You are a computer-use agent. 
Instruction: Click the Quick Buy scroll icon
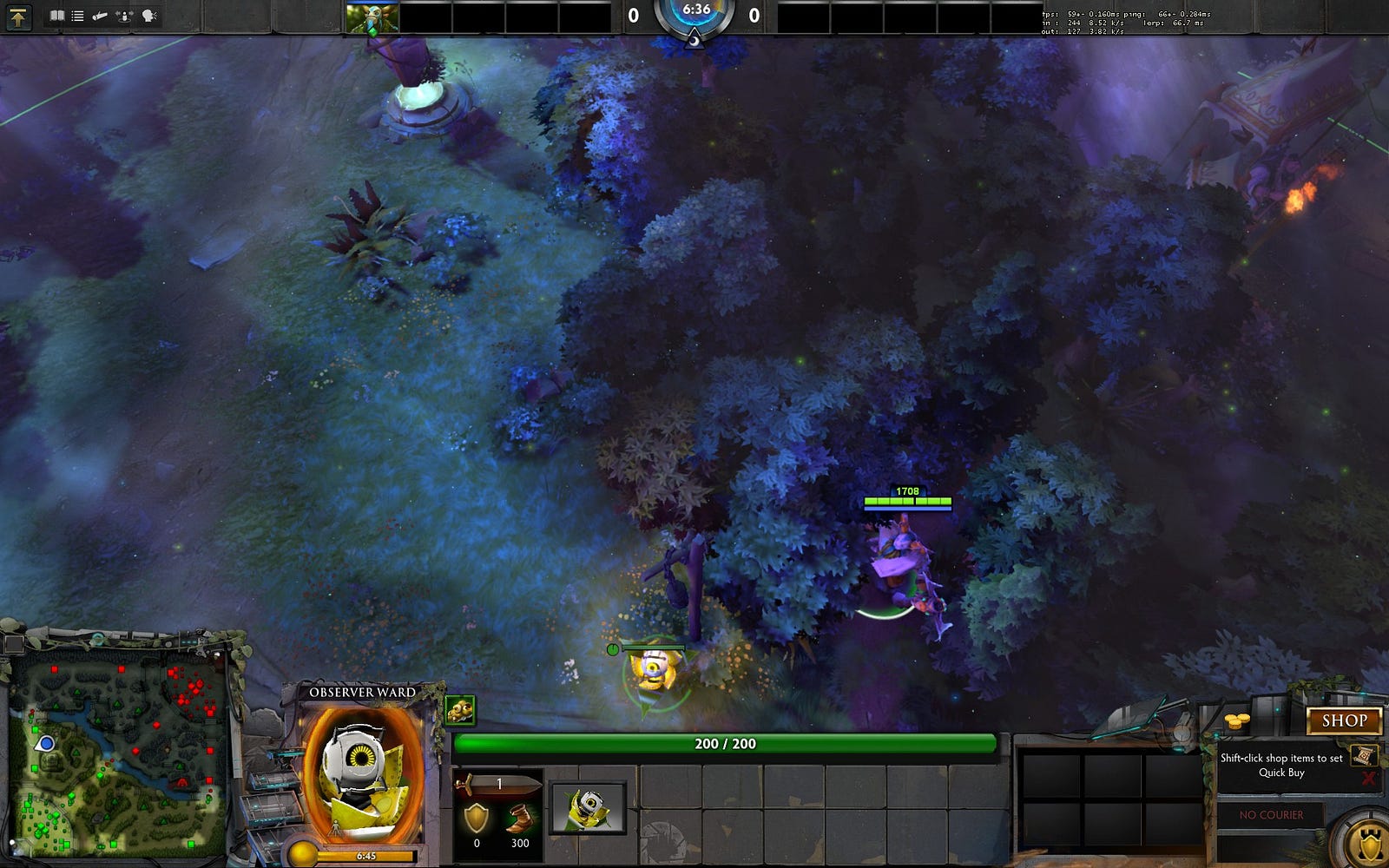click(x=1362, y=753)
